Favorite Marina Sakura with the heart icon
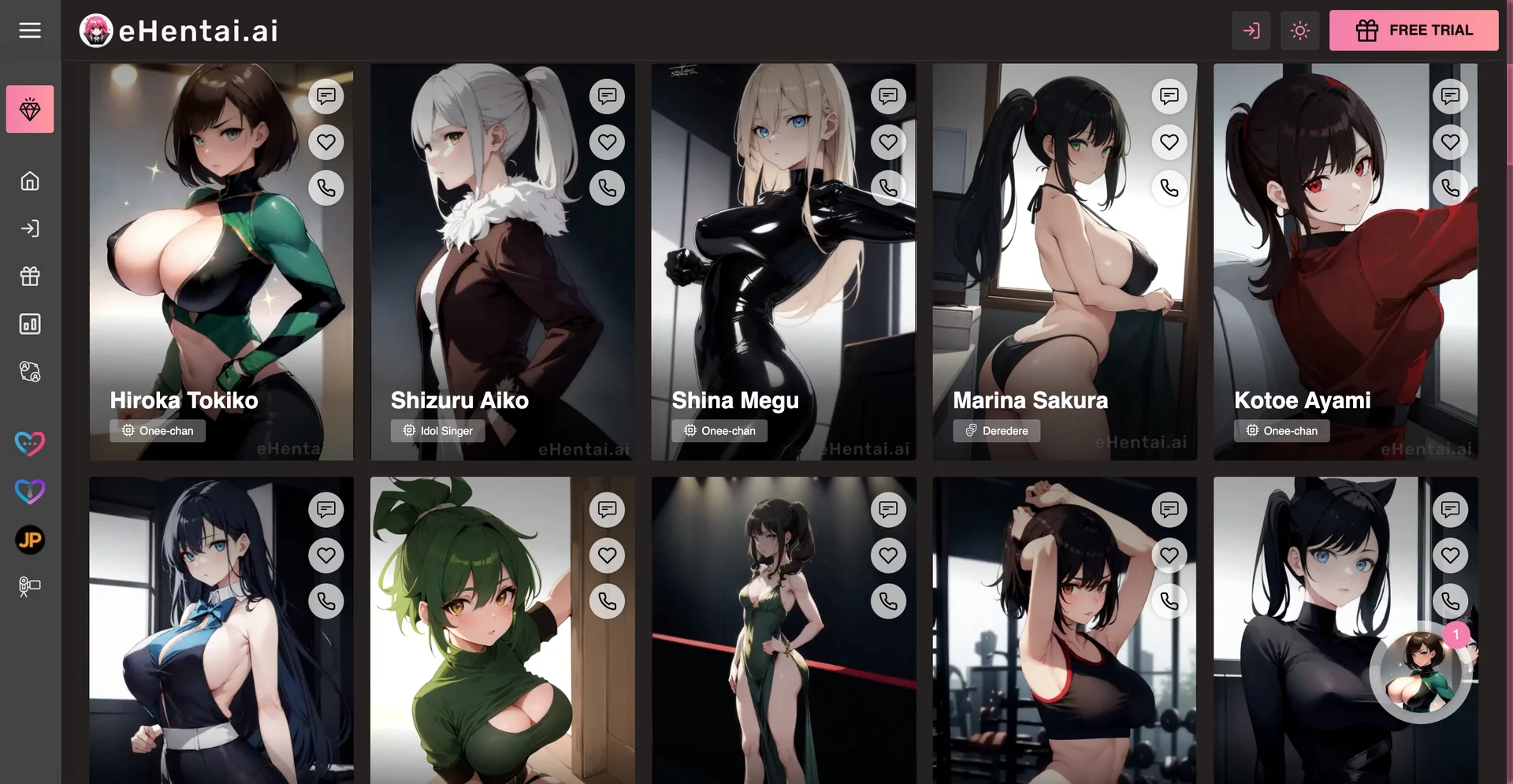Viewport: 1513px width, 784px height. point(1169,142)
